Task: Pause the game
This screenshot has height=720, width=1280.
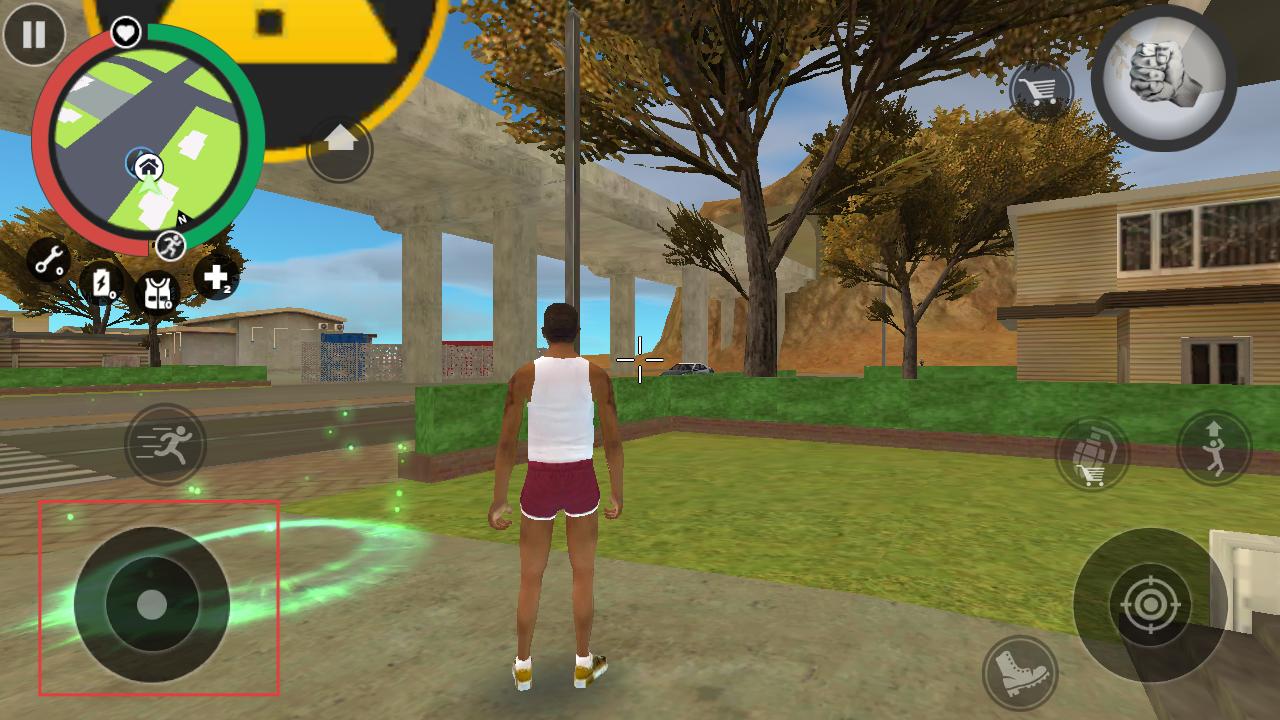Action: click(34, 34)
